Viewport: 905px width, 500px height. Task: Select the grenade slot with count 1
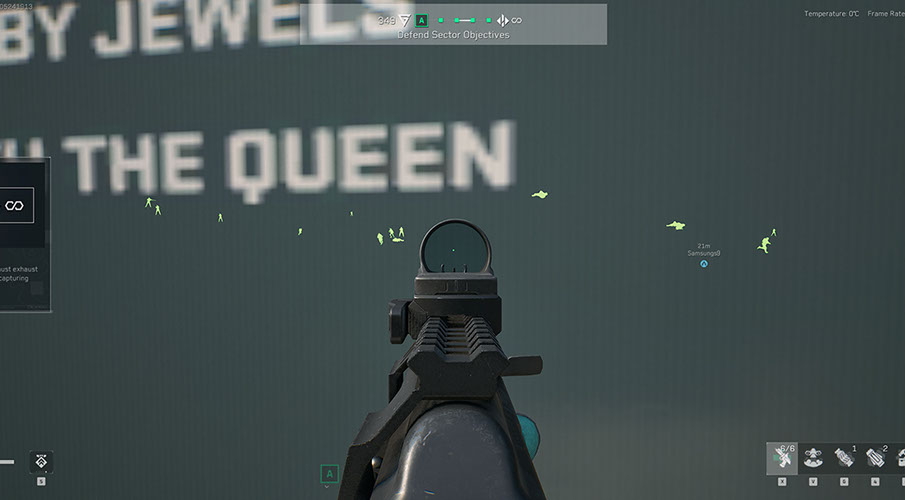tap(844, 458)
